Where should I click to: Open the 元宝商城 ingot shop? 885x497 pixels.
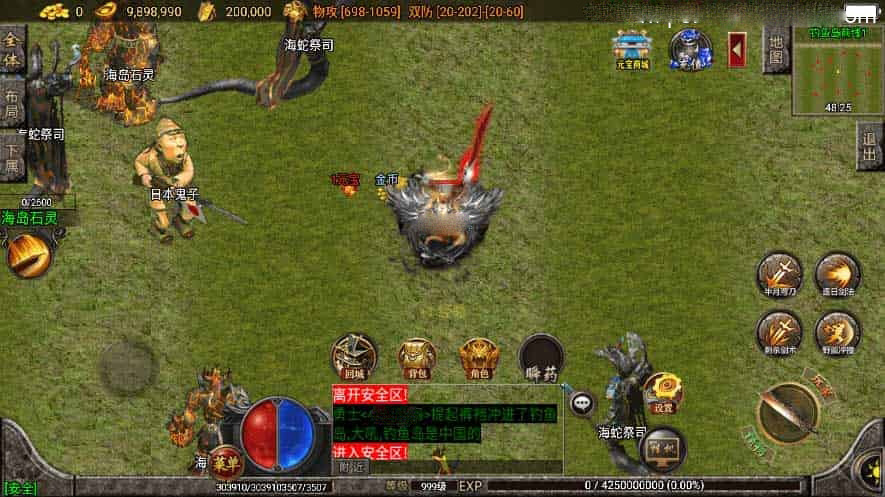[x=631, y=50]
